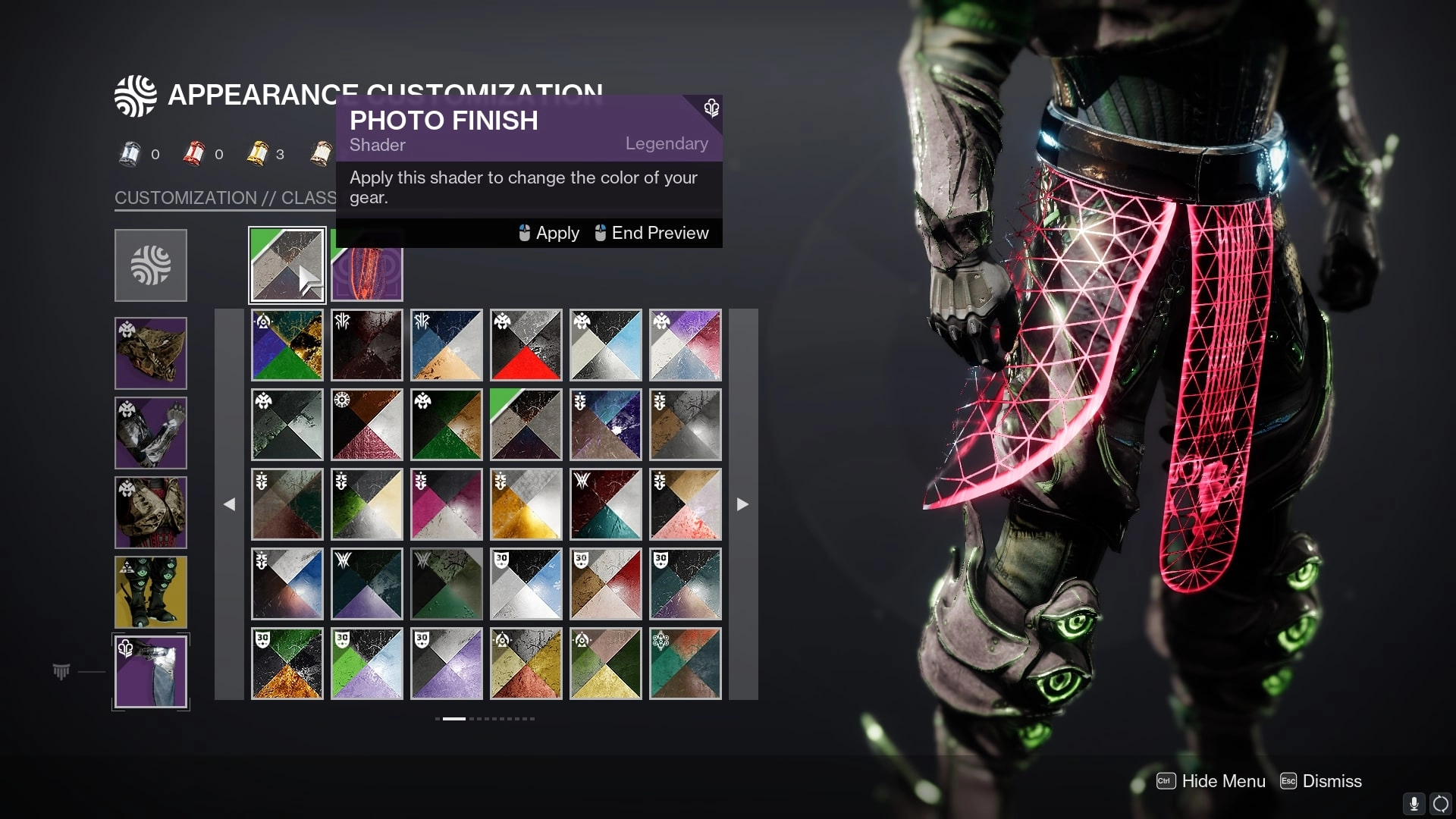Image resolution: width=1456 pixels, height=819 pixels.
Task: Choose the black and bright red shader
Action: pyautogui.click(x=526, y=345)
